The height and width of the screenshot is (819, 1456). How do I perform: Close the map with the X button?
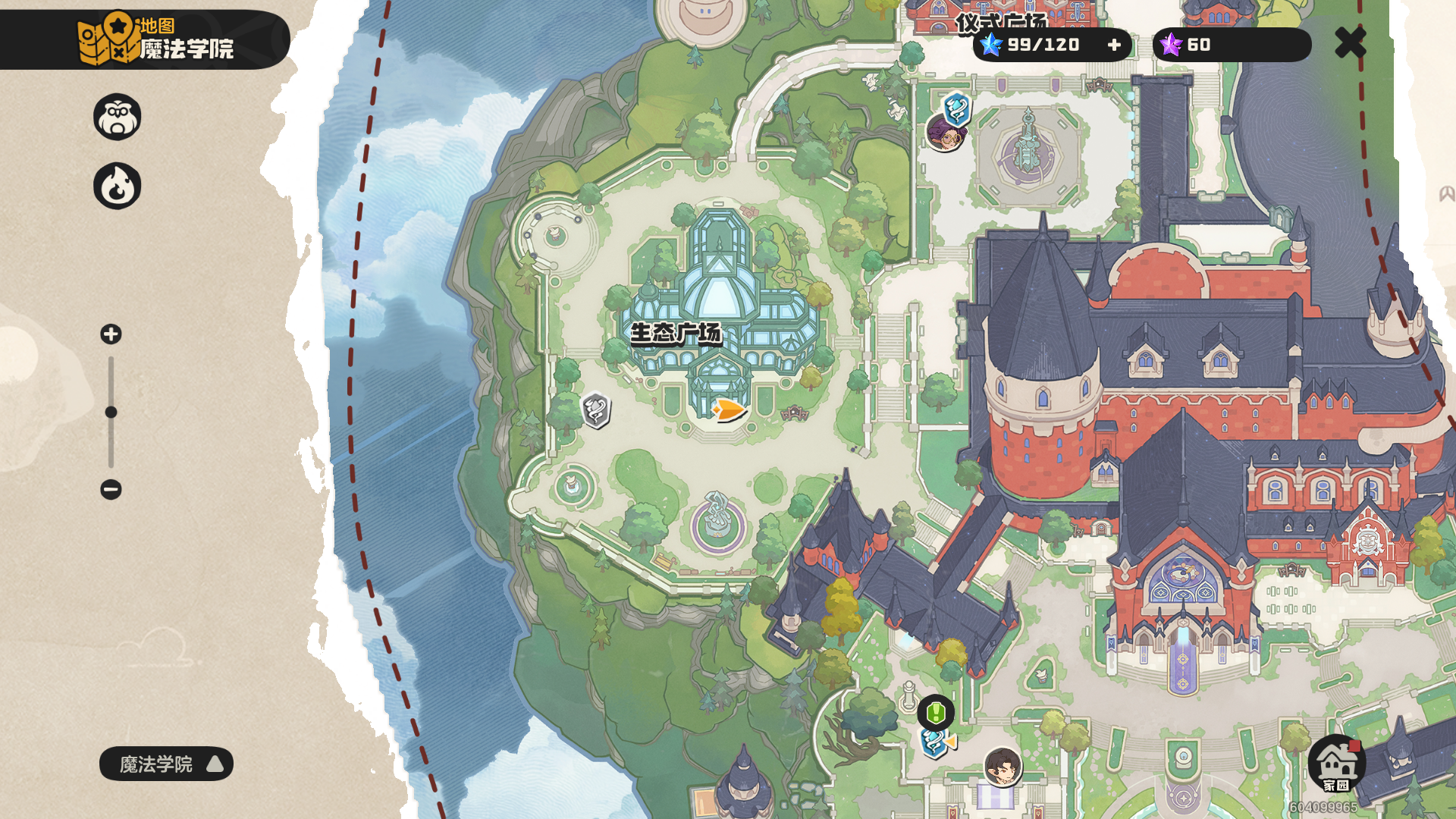pyautogui.click(x=1350, y=42)
